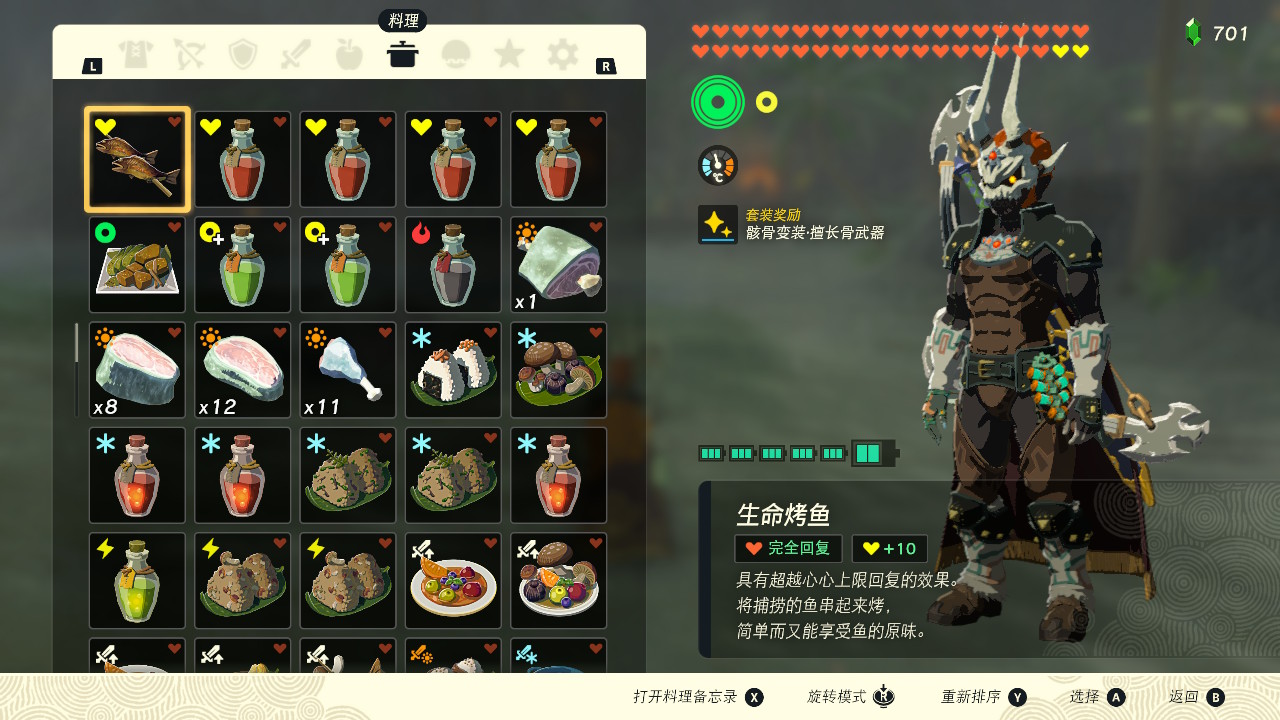The image size is (1280, 720).
Task: Open the bows and arrows tab
Action: 189,54
